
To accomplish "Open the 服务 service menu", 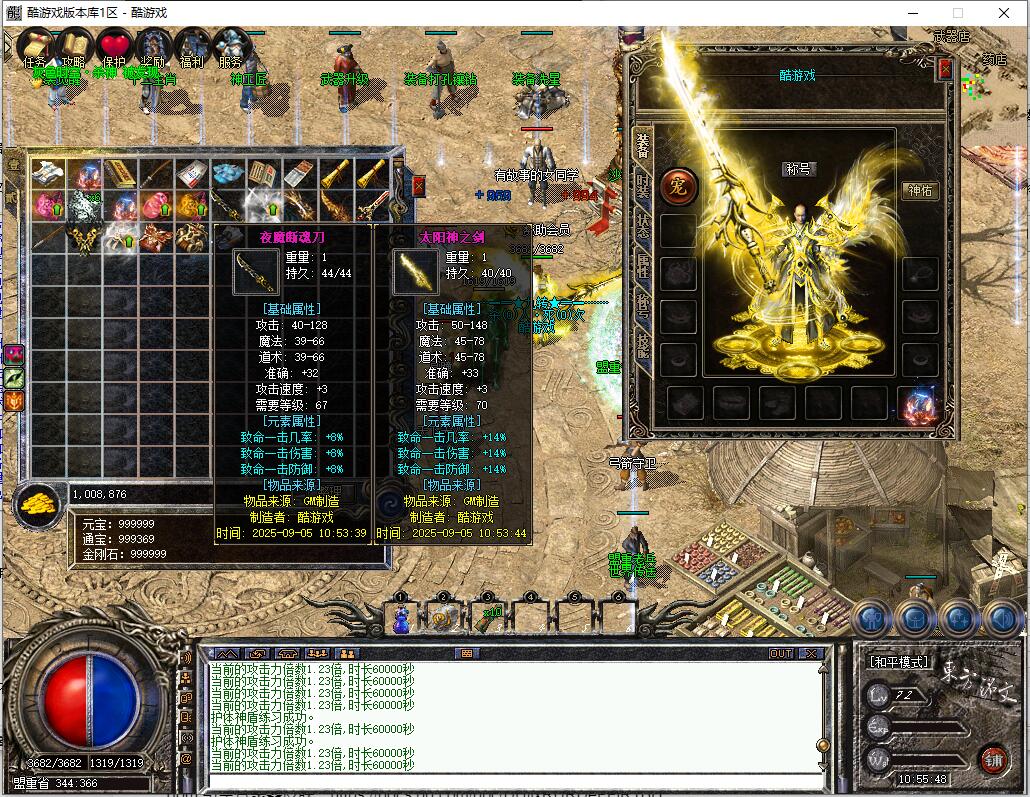I will tap(231, 47).
